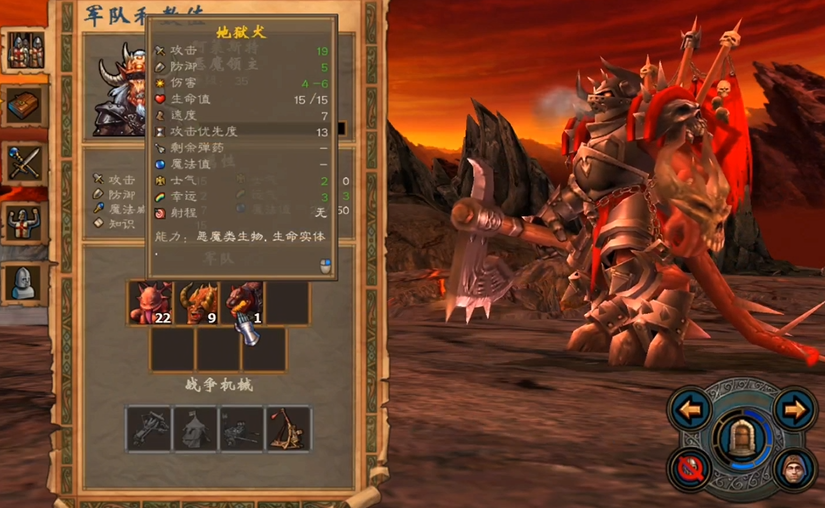Select the ballista war machine slot

point(148,427)
